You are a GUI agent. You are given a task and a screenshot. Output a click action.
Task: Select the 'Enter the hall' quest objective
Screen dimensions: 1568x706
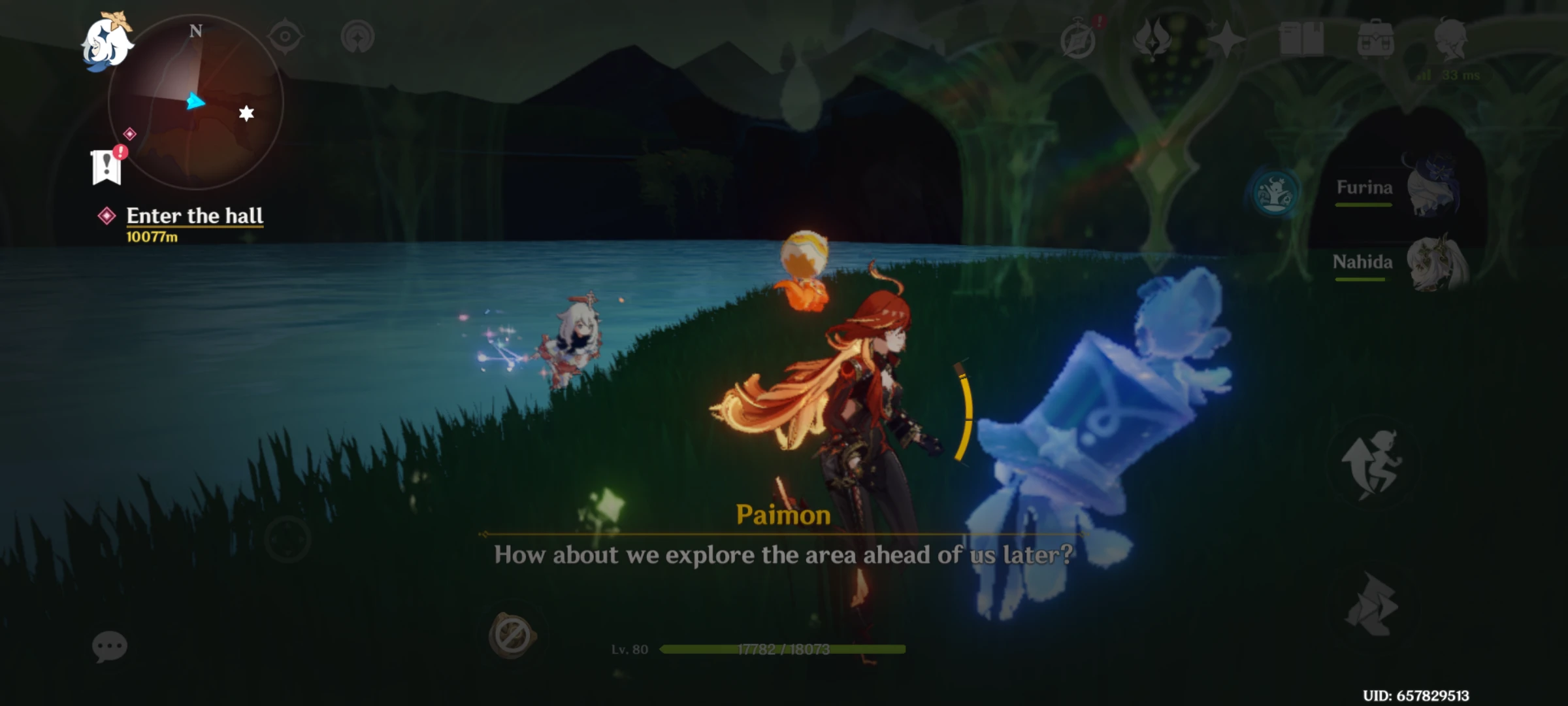tap(195, 216)
